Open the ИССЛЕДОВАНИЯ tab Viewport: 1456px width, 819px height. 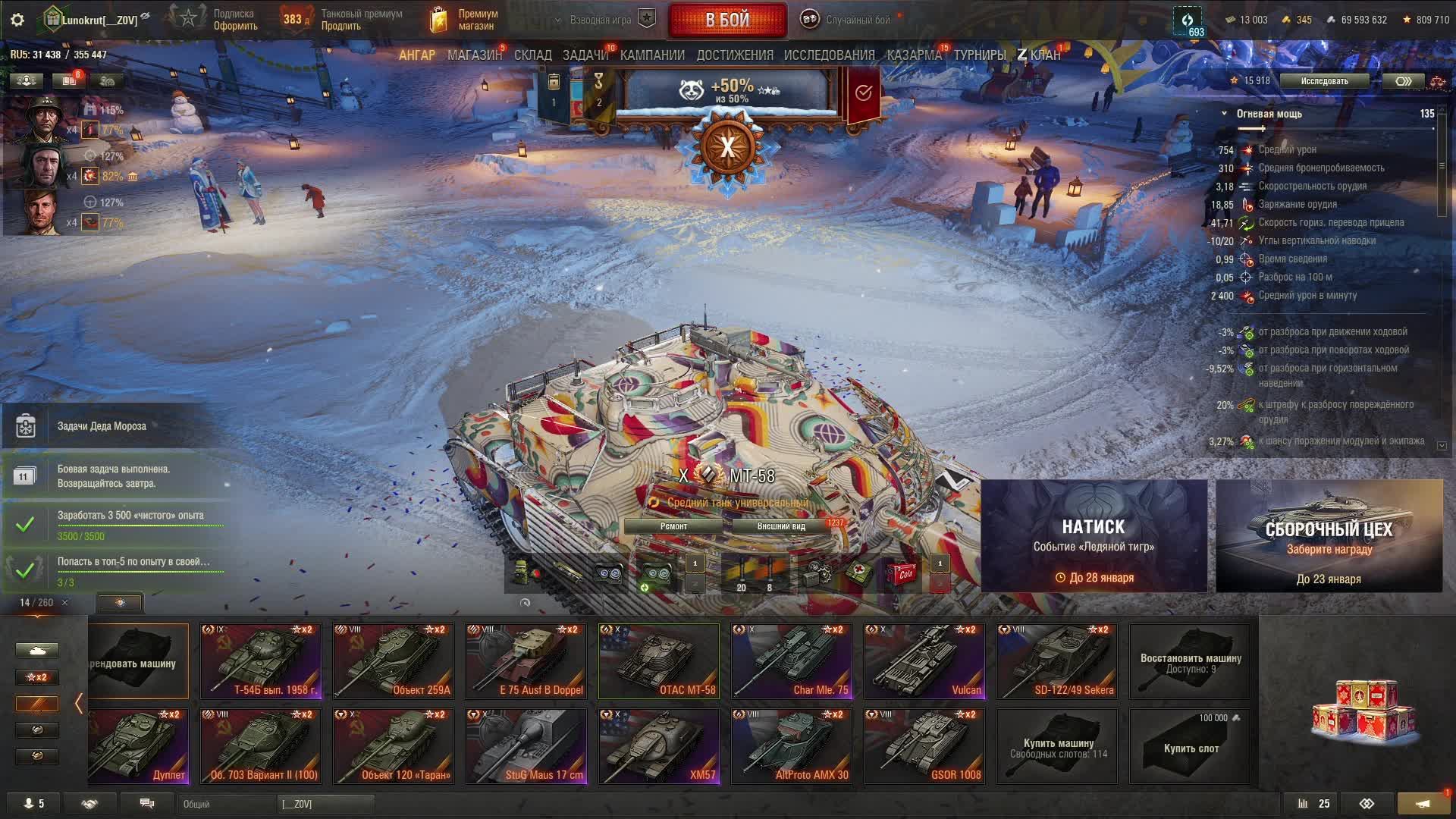tap(829, 55)
